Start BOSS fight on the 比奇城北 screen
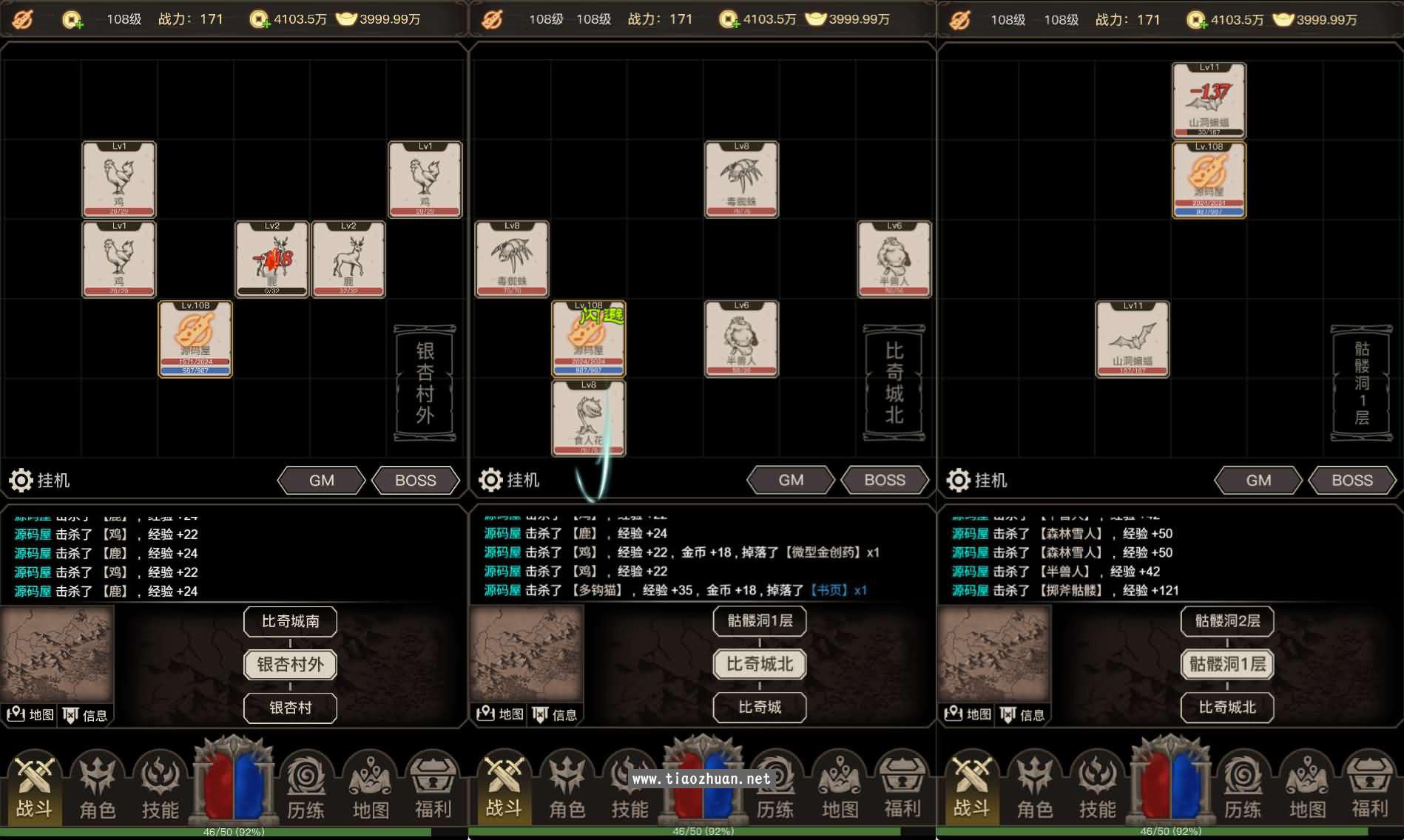1404x840 pixels. [885, 481]
